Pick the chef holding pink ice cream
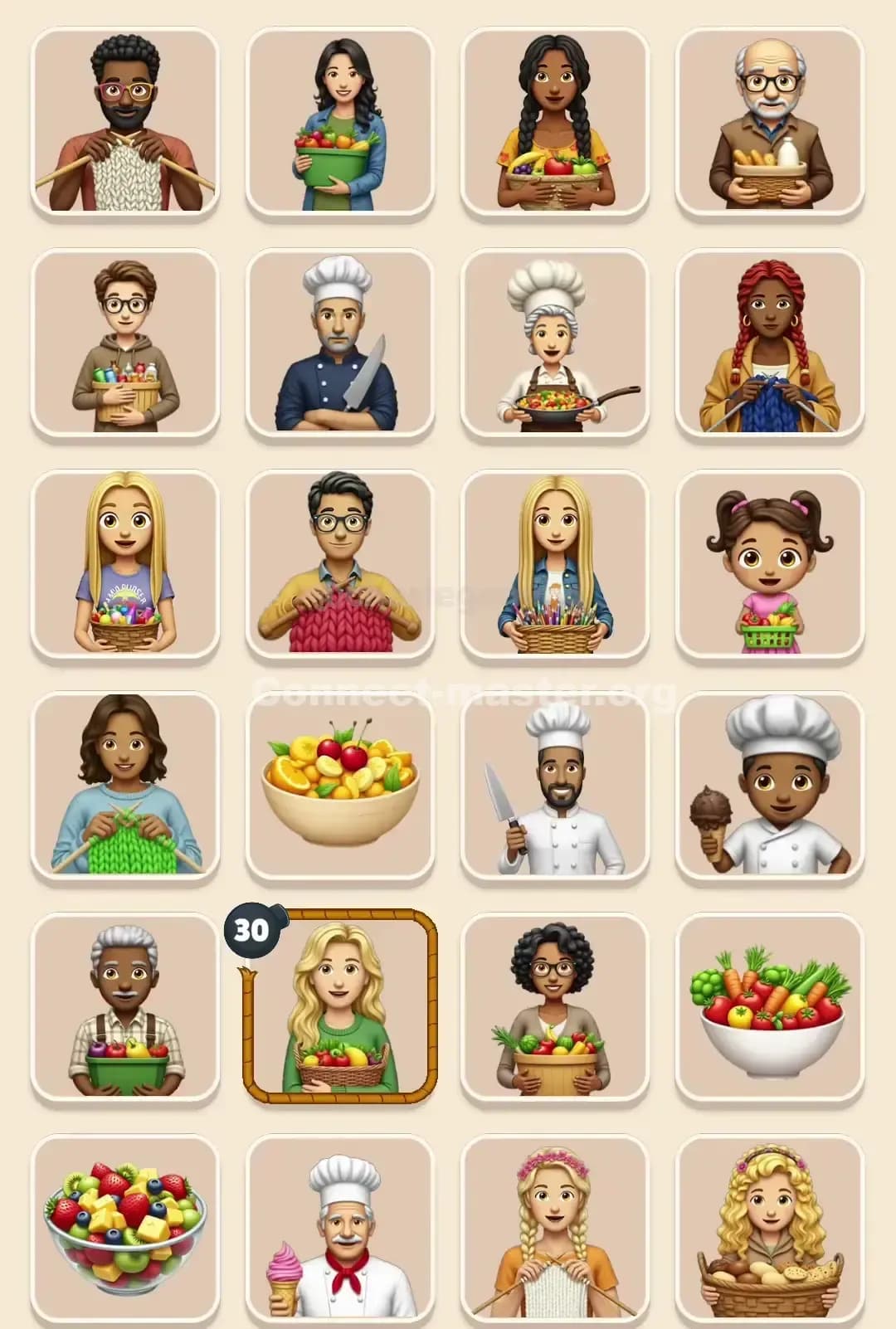The width and height of the screenshot is (896, 1329). click(340, 1228)
